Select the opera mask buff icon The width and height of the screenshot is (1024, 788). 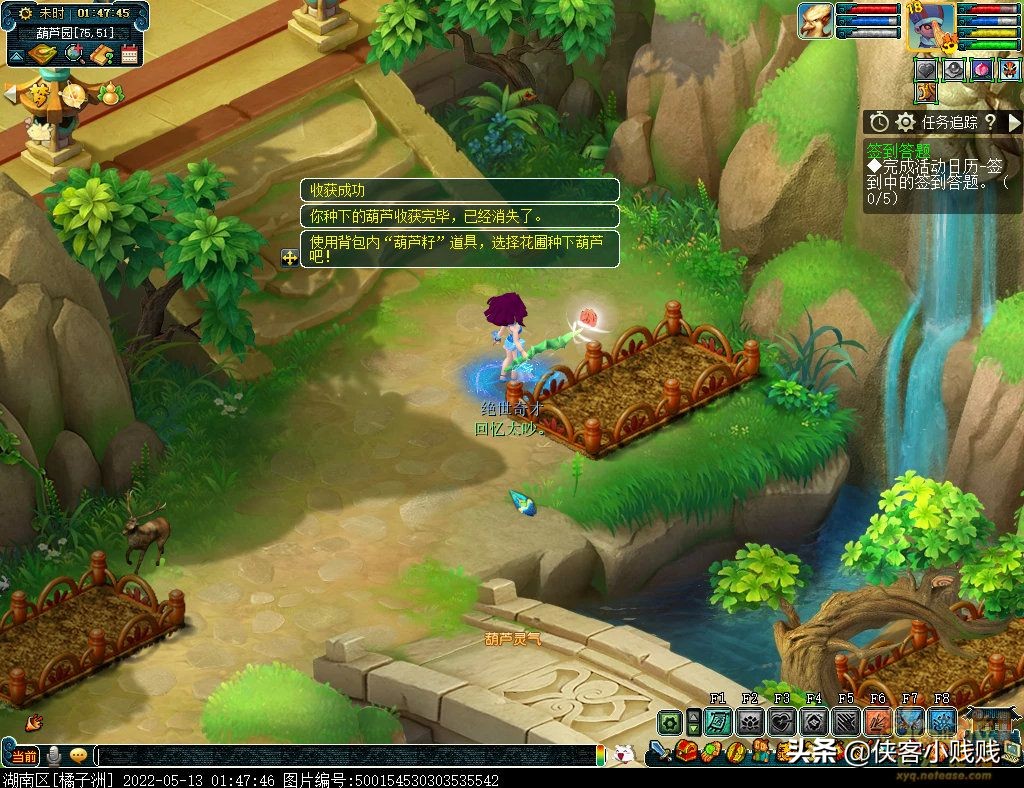click(x=1008, y=70)
